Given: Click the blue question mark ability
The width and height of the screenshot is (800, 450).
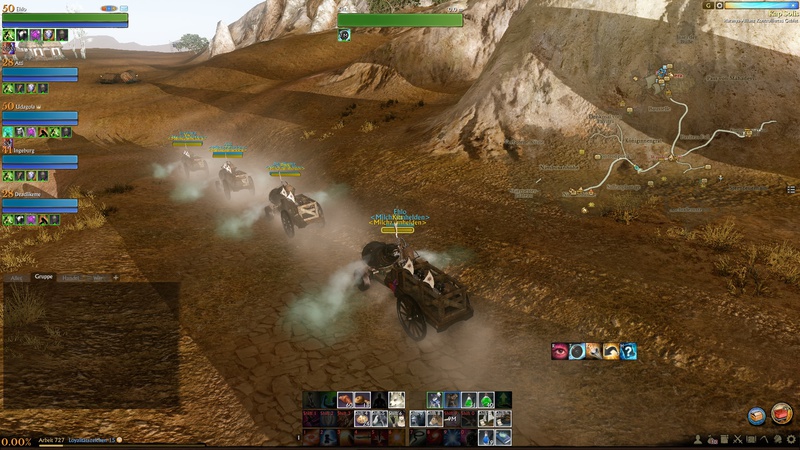Looking at the screenshot, I should (627, 351).
